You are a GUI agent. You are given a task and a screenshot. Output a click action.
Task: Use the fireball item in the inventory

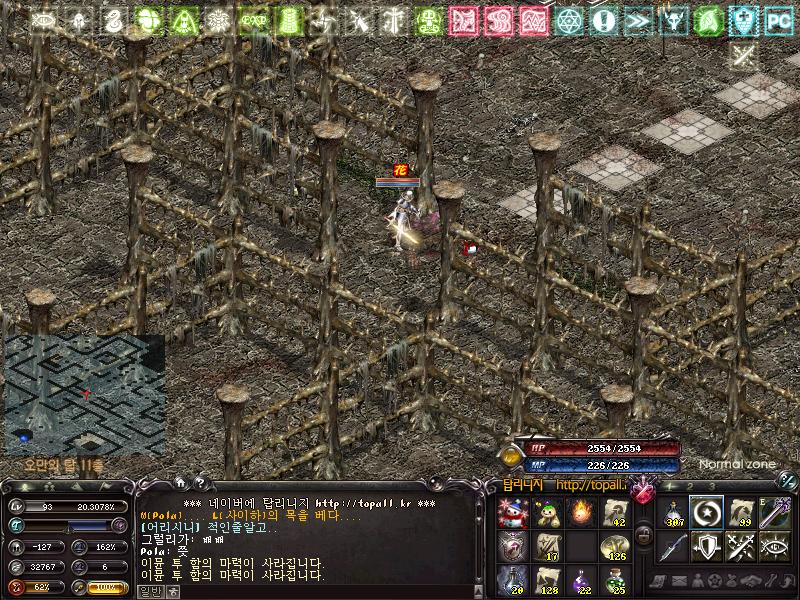(581, 514)
